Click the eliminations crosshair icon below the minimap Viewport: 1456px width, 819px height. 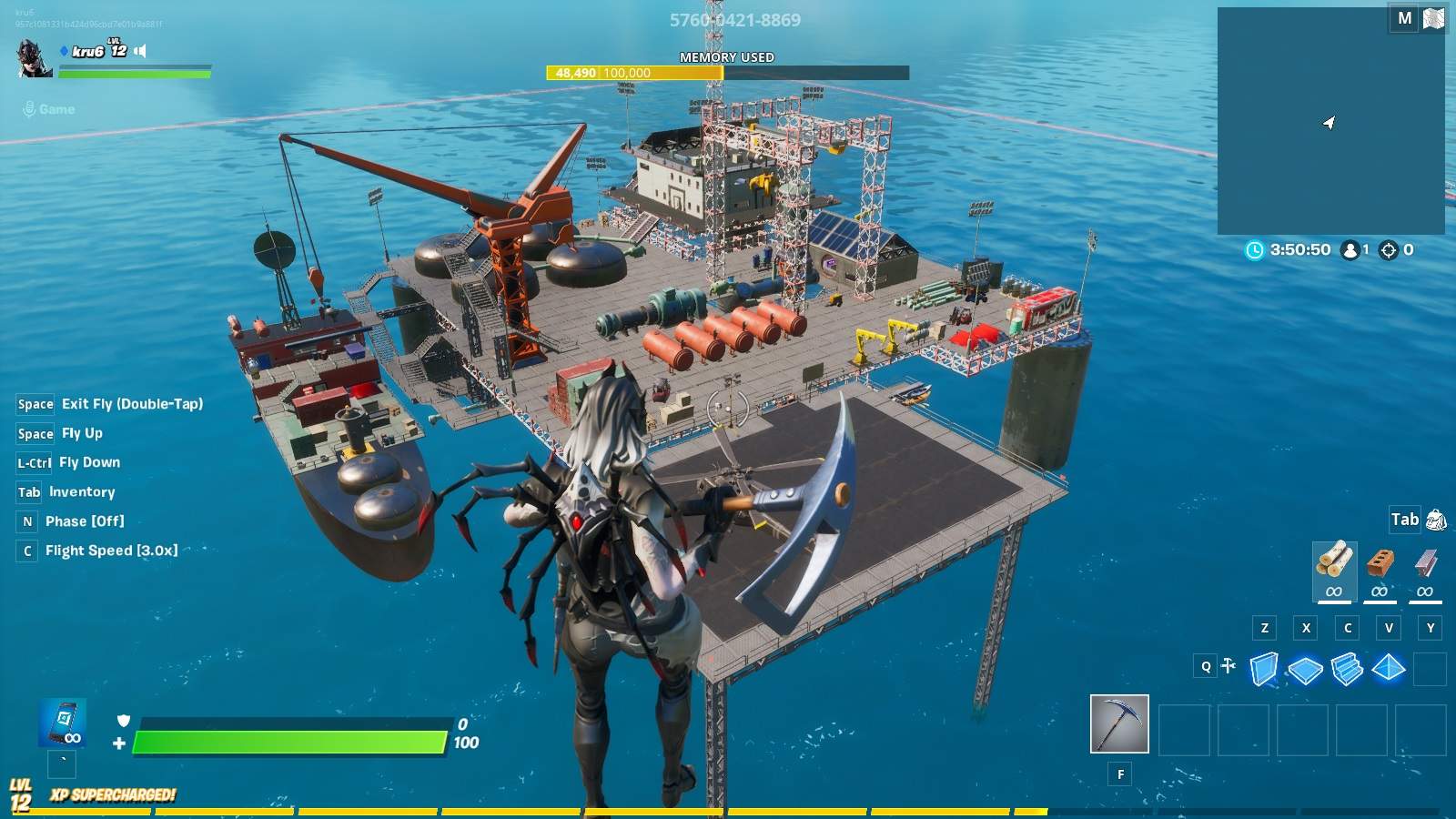pos(1387,249)
